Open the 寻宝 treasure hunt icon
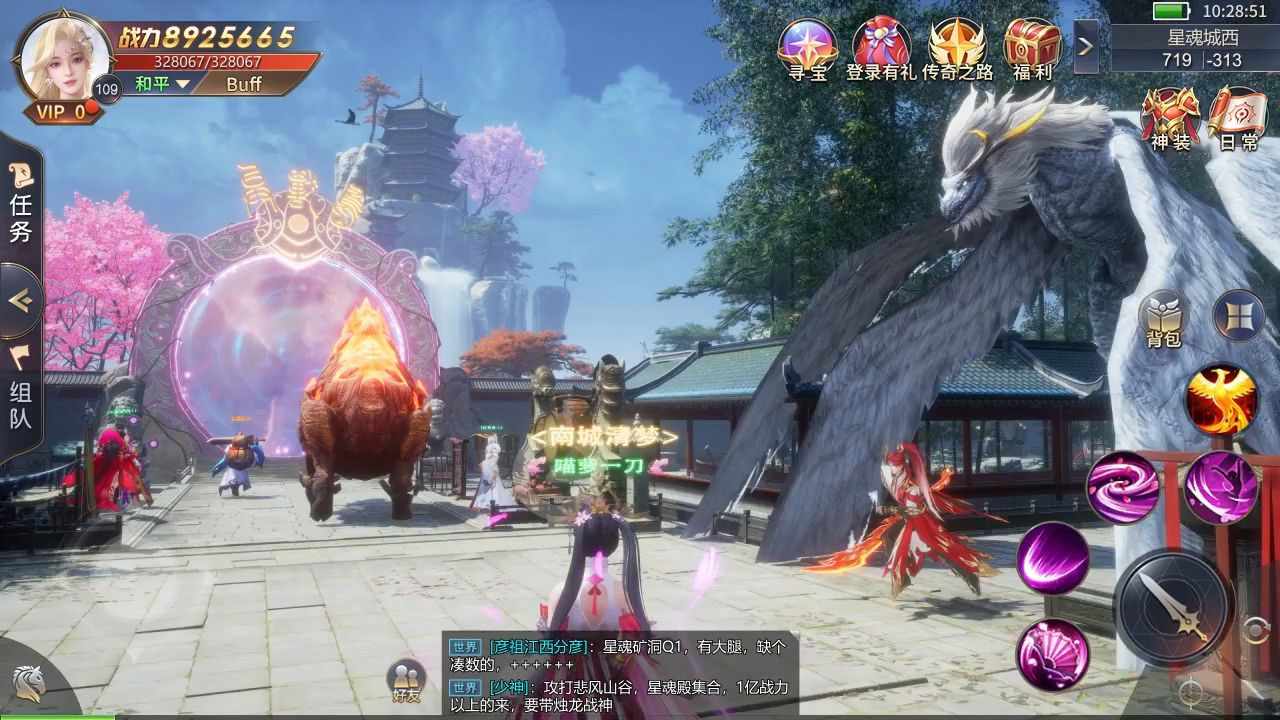The height and width of the screenshot is (720, 1280). [808, 47]
